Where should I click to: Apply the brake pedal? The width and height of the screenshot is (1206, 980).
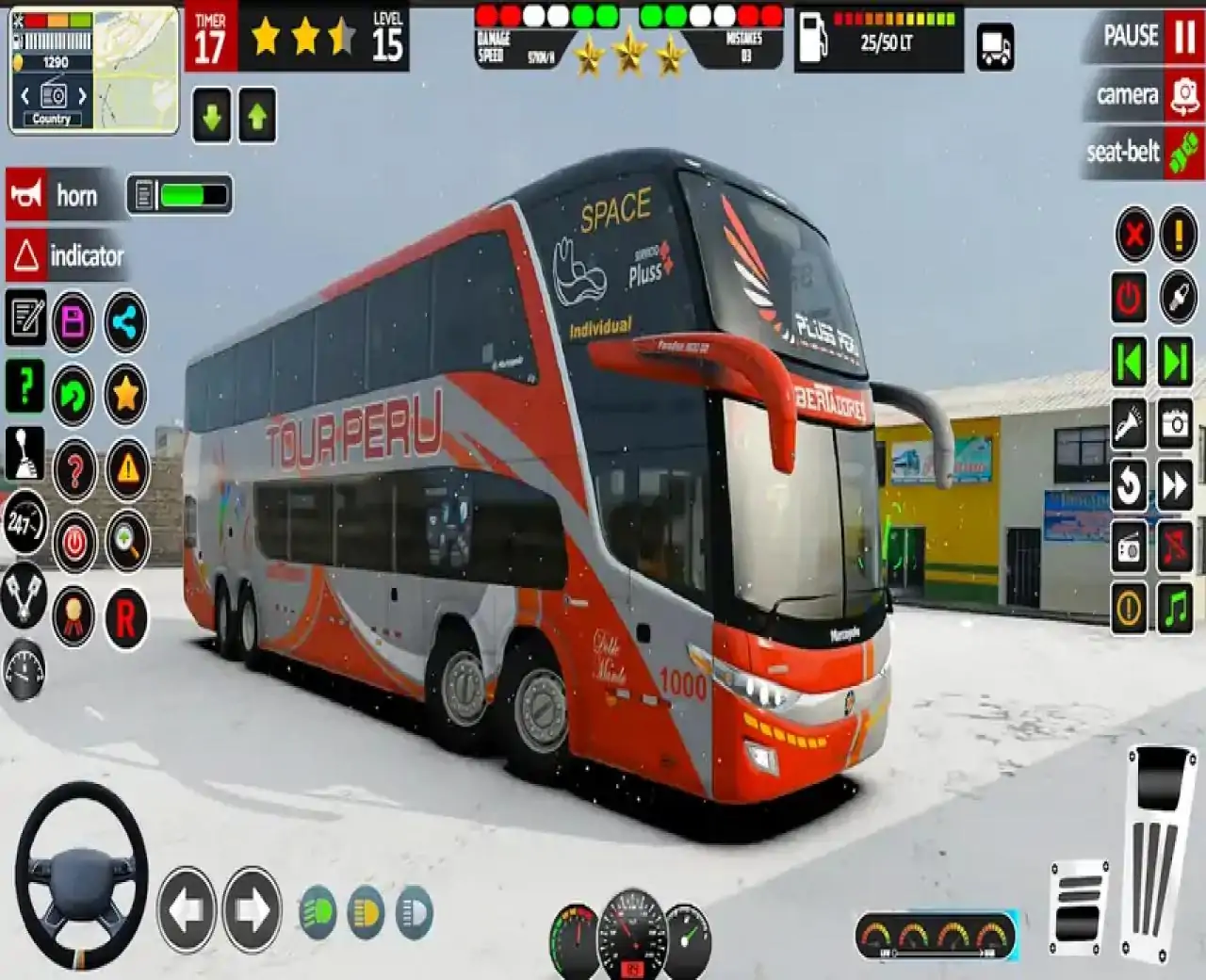(1079, 907)
